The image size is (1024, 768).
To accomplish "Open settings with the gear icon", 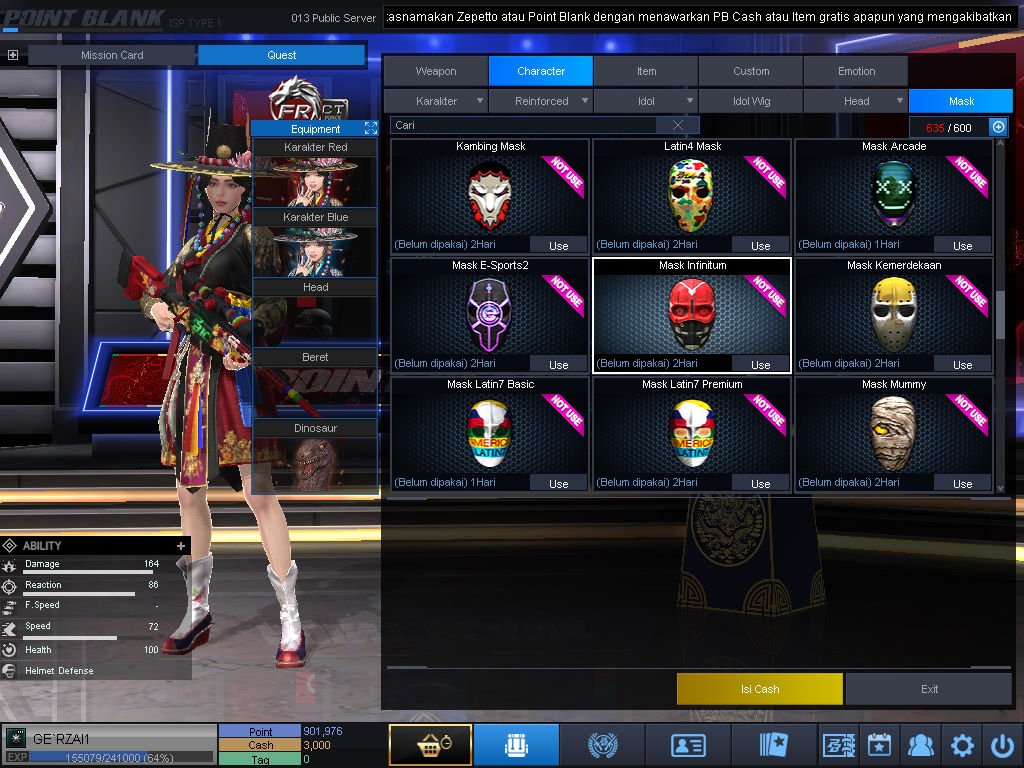I will [962, 745].
